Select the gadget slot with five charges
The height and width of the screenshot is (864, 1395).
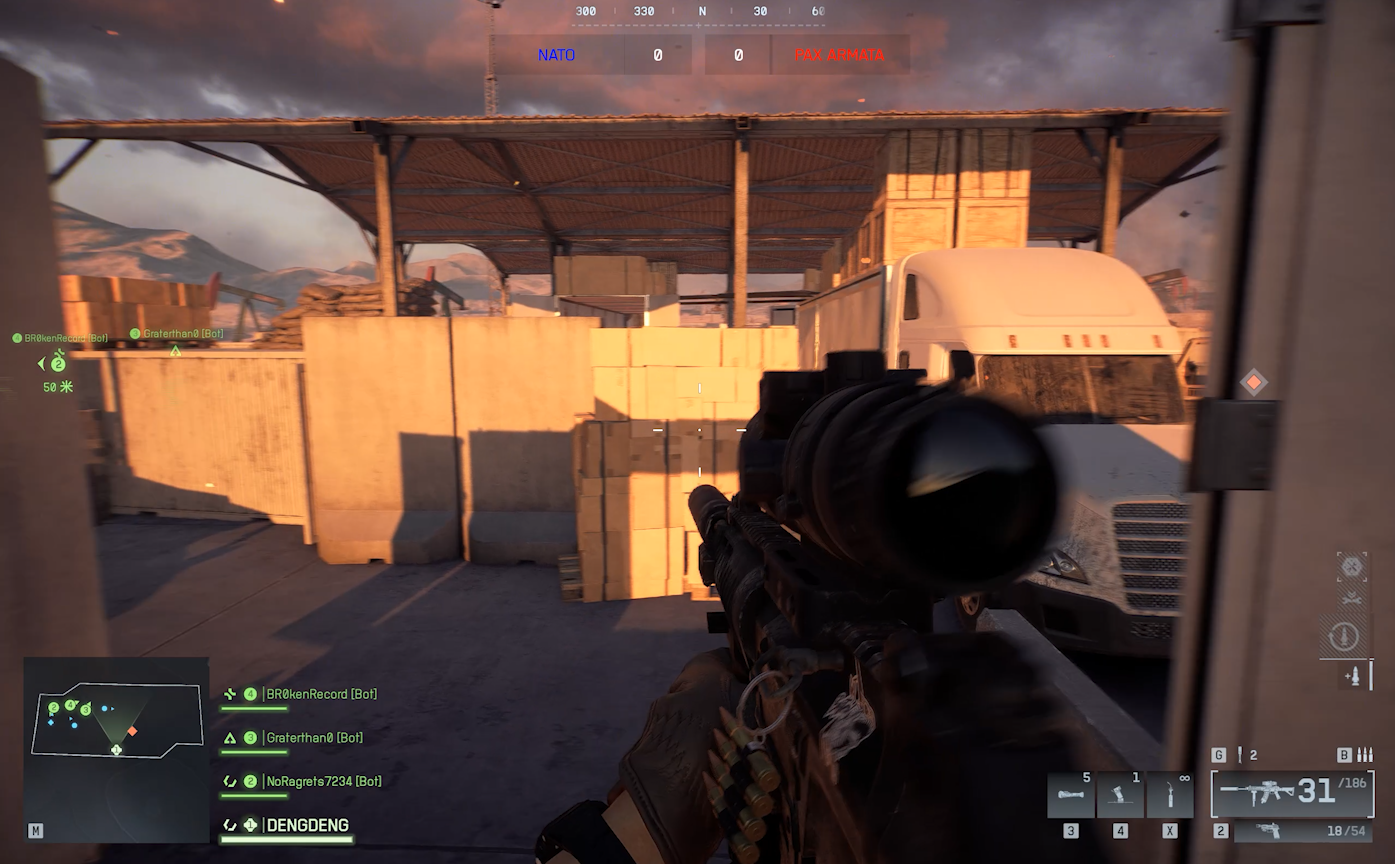[x=1070, y=796]
